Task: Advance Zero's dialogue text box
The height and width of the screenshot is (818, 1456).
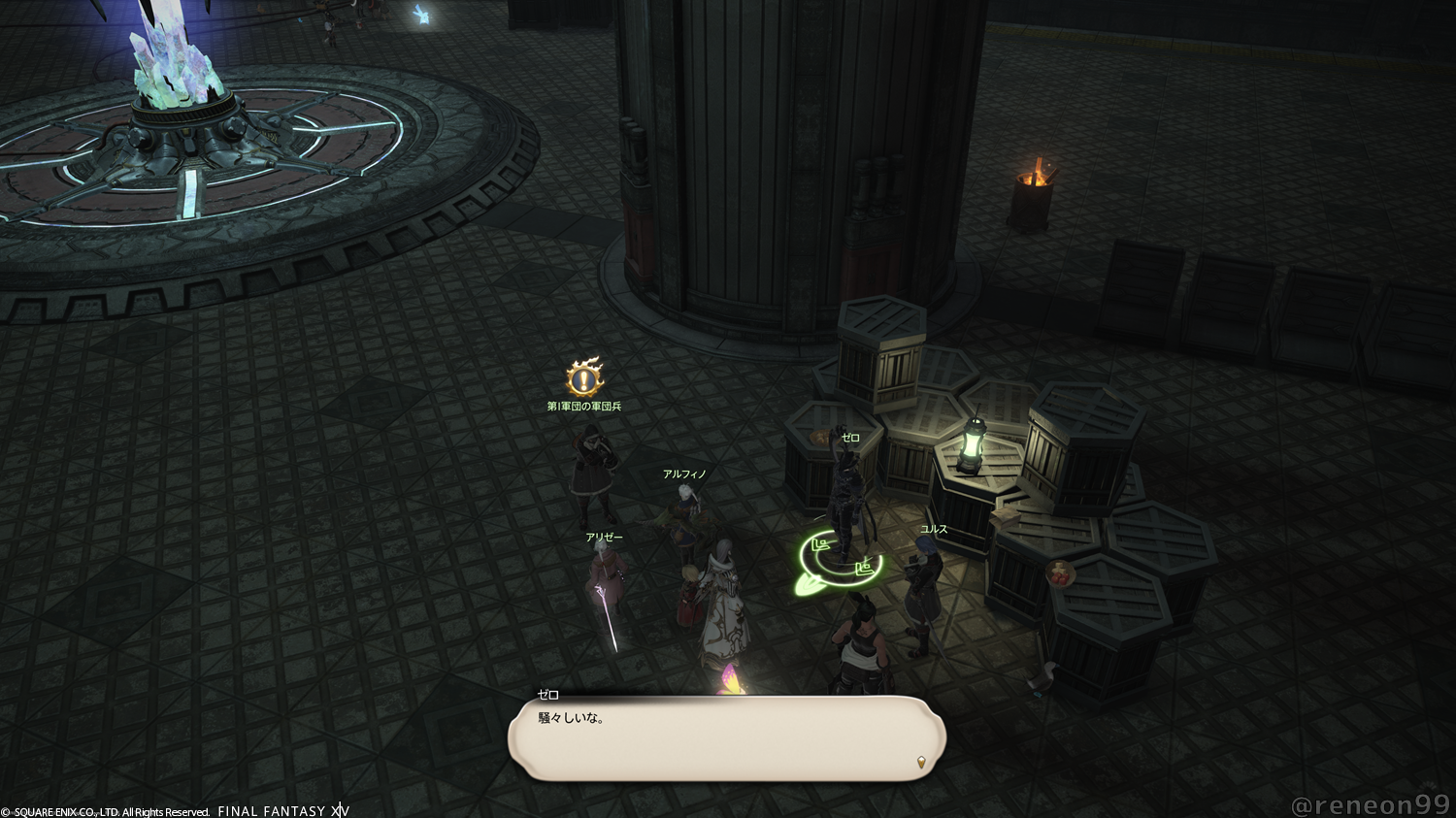Action: (726, 738)
